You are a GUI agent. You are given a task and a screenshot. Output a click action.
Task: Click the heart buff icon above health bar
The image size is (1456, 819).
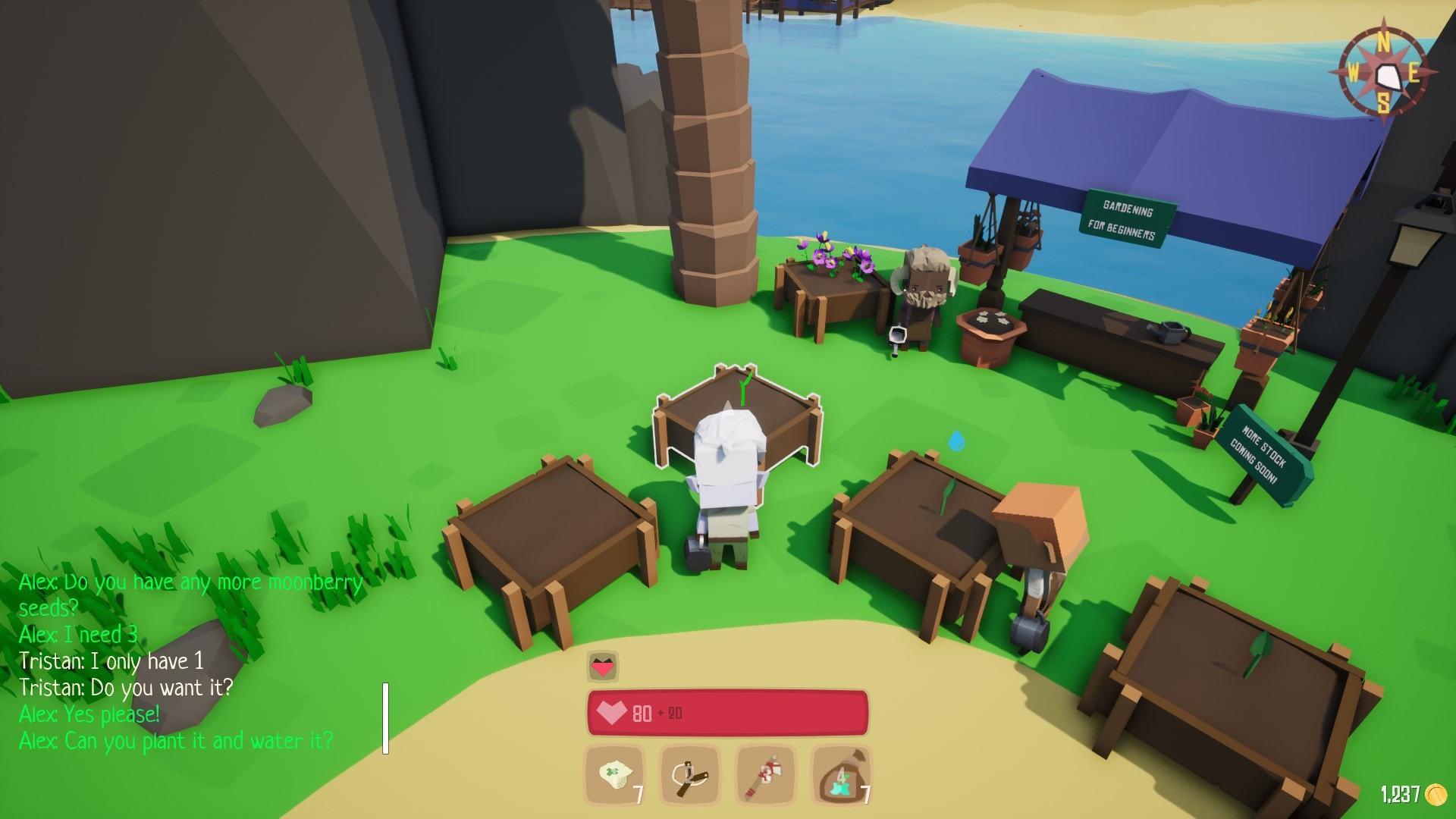603,667
